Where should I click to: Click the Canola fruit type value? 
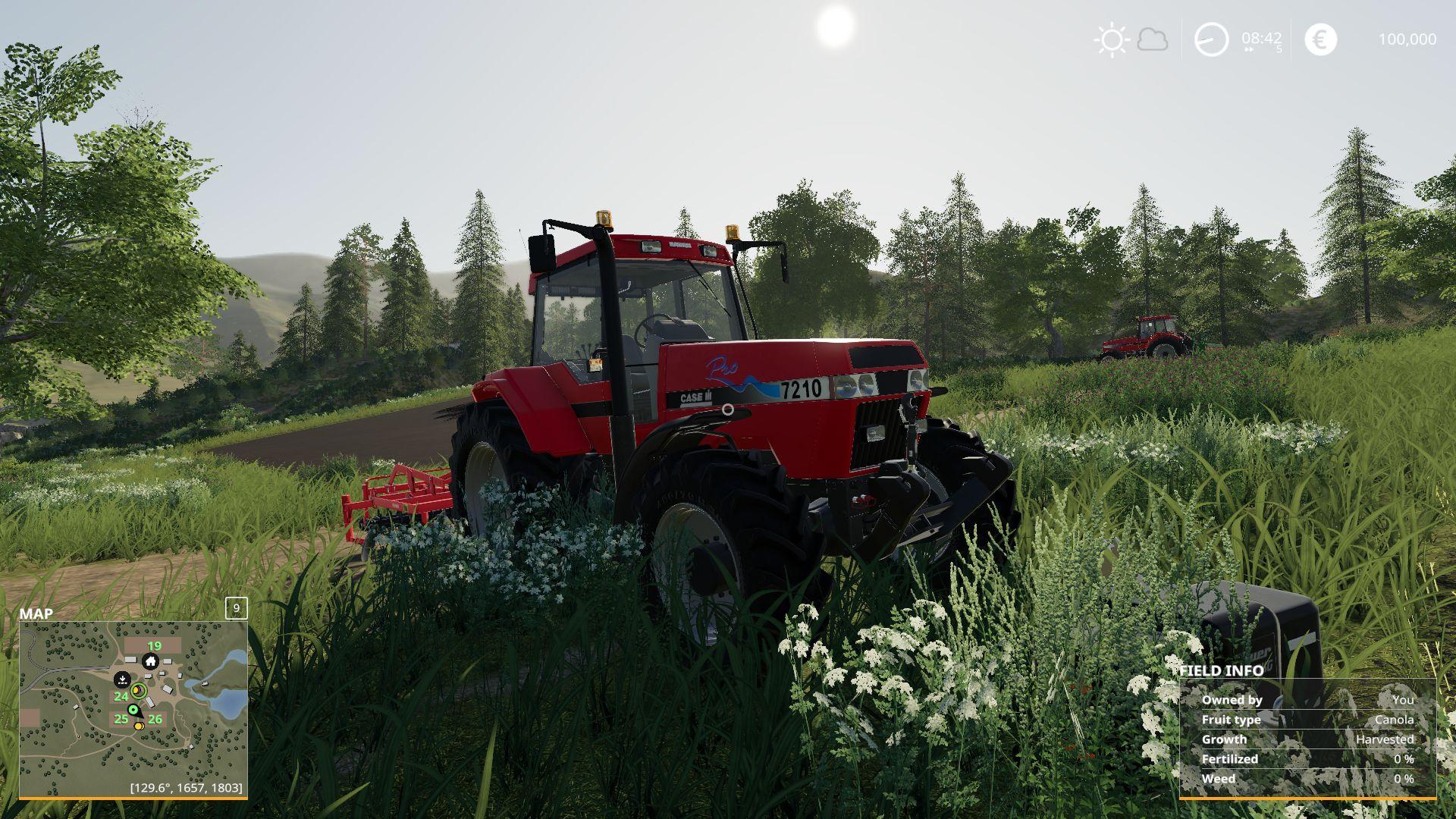pos(1394,720)
